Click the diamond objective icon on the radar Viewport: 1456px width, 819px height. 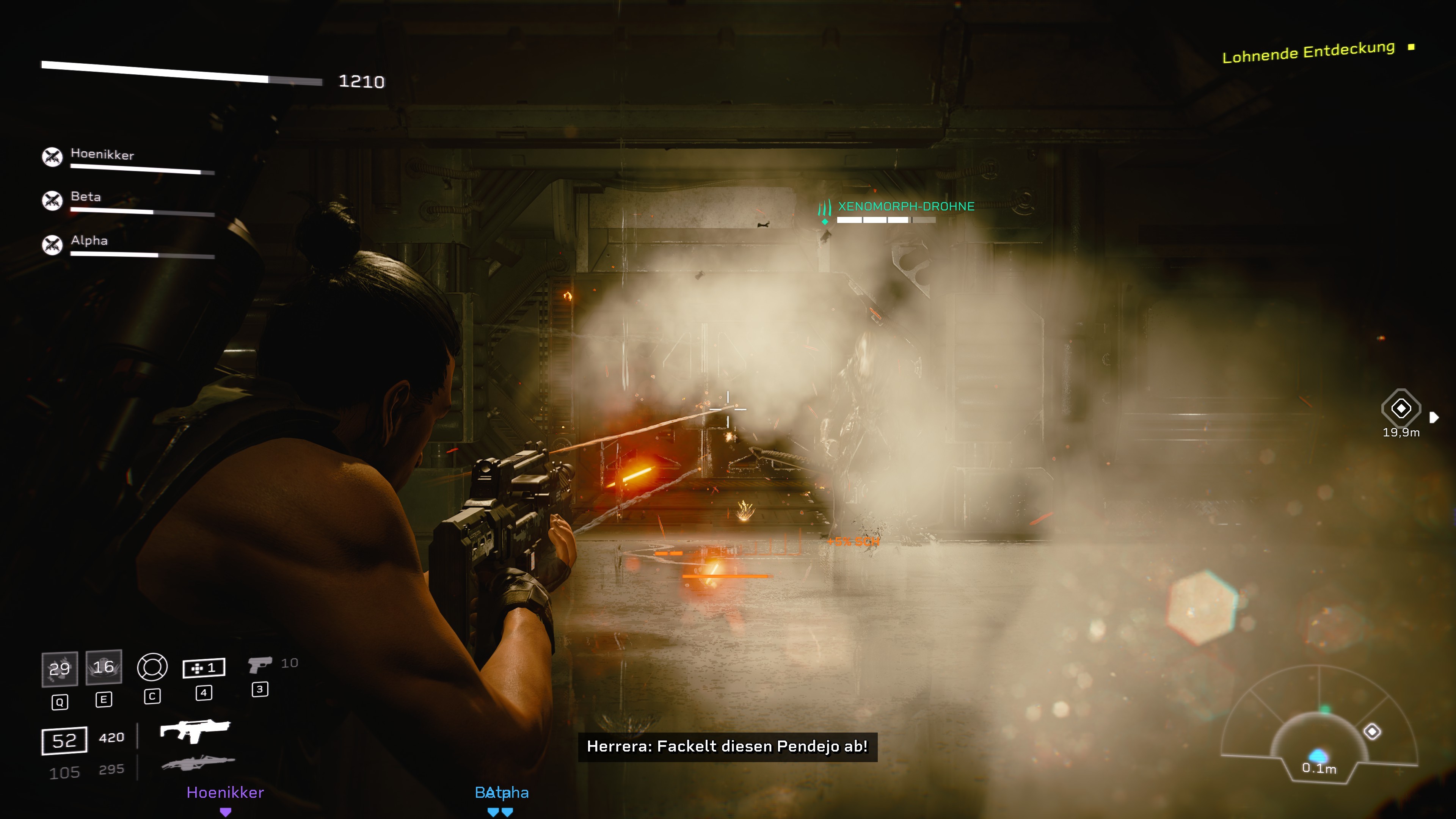pyautogui.click(x=1372, y=731)
